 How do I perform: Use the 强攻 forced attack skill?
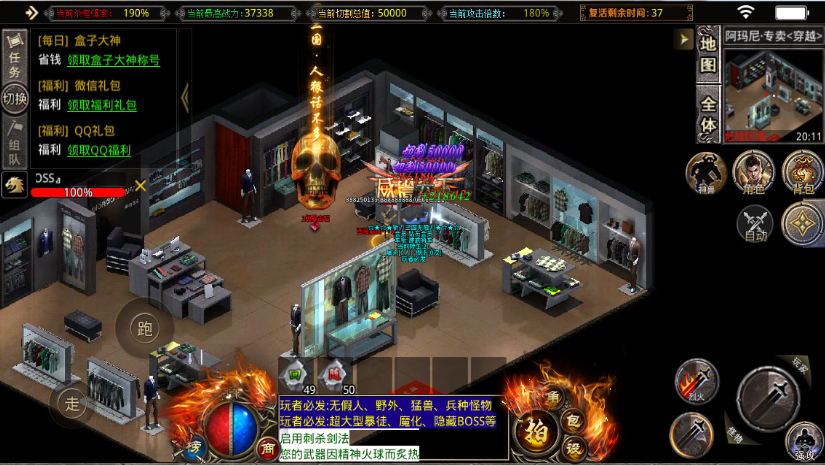[803, 443]
